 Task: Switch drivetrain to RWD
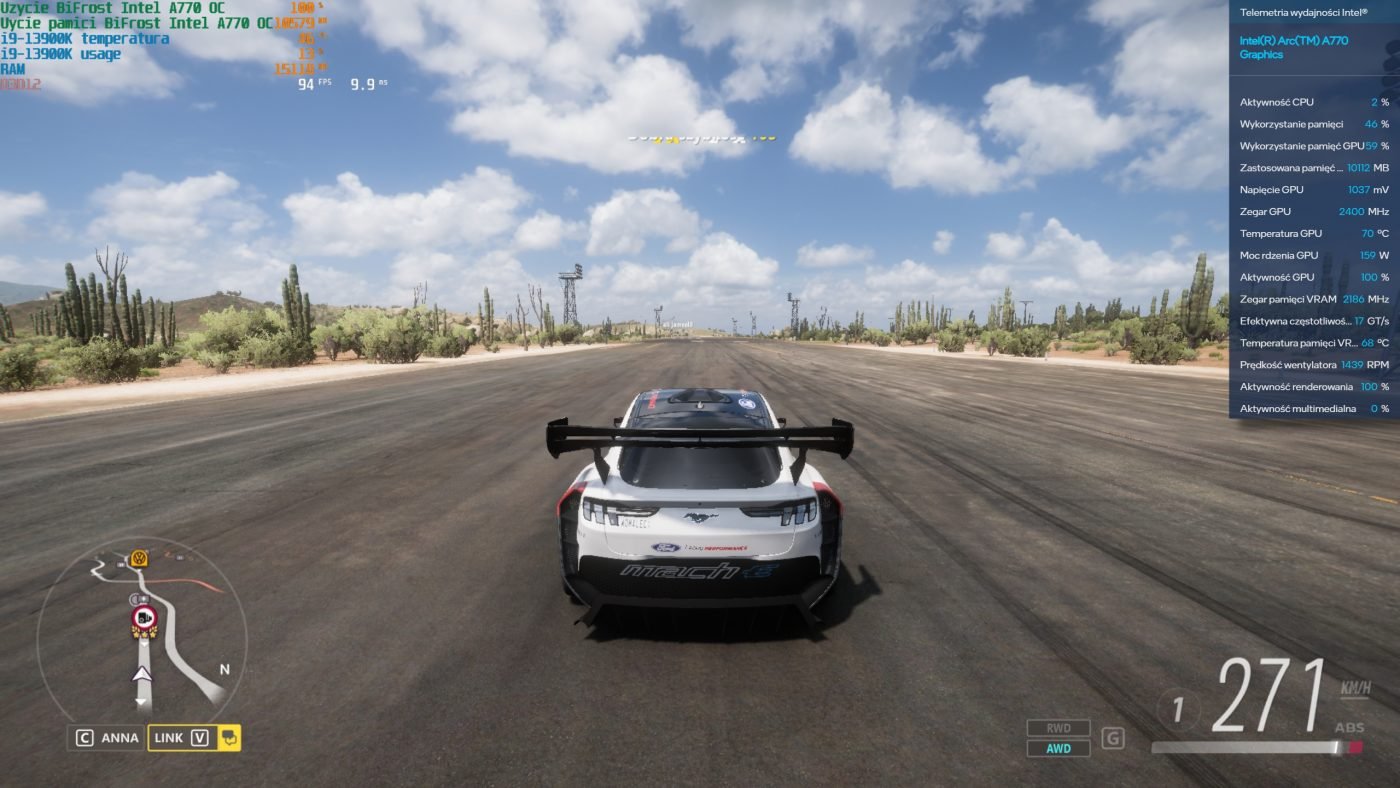[1058, 728]
